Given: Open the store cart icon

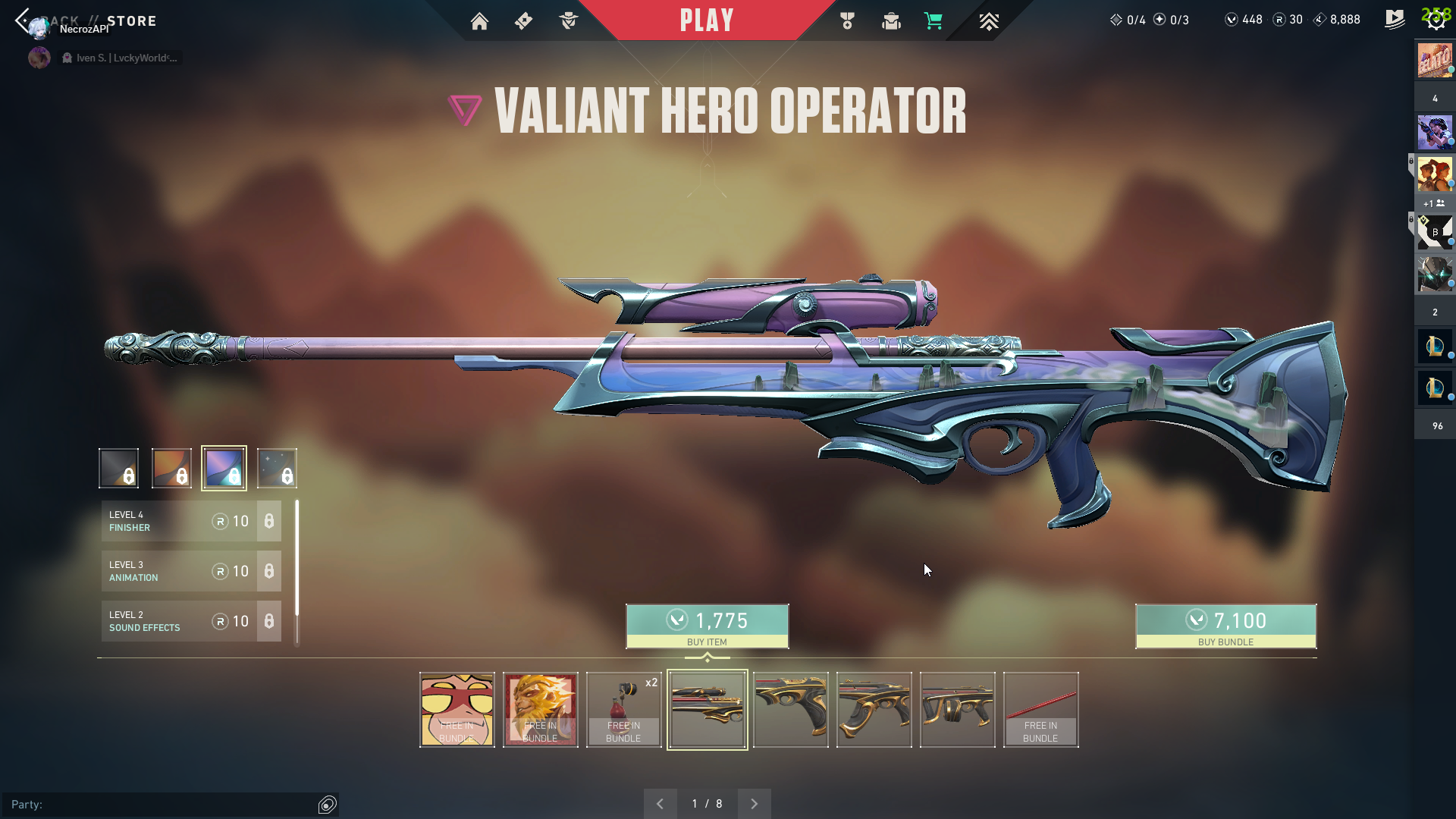Looking at the screenshot, I should [934, 21].
